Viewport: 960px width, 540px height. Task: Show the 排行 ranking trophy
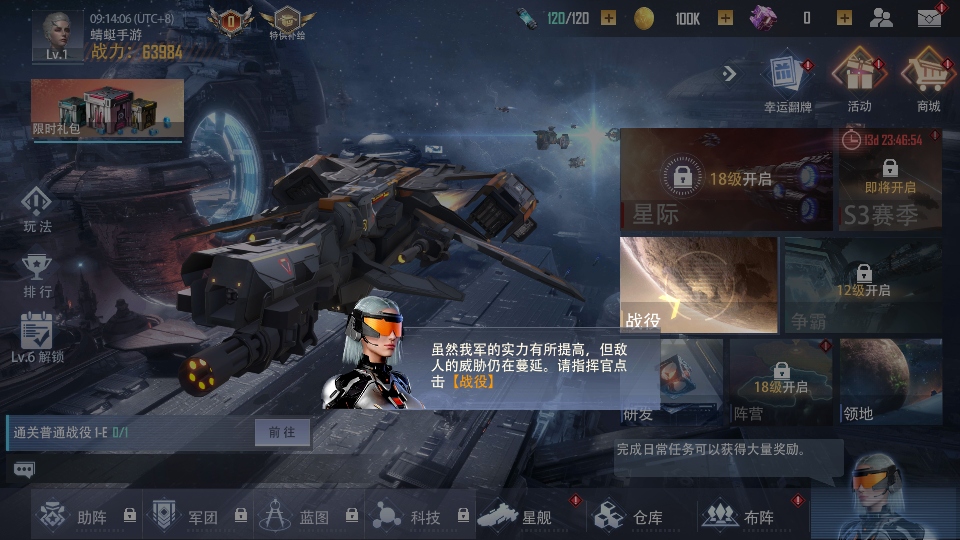tap(37, 273)
